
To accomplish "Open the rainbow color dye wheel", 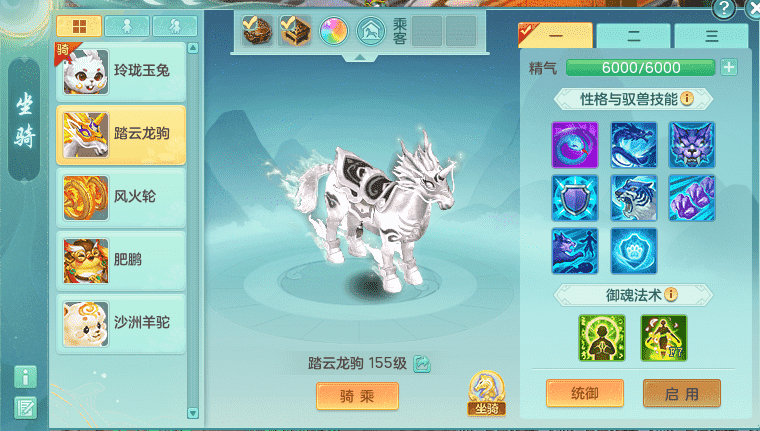I will click(x=333, y=32).
